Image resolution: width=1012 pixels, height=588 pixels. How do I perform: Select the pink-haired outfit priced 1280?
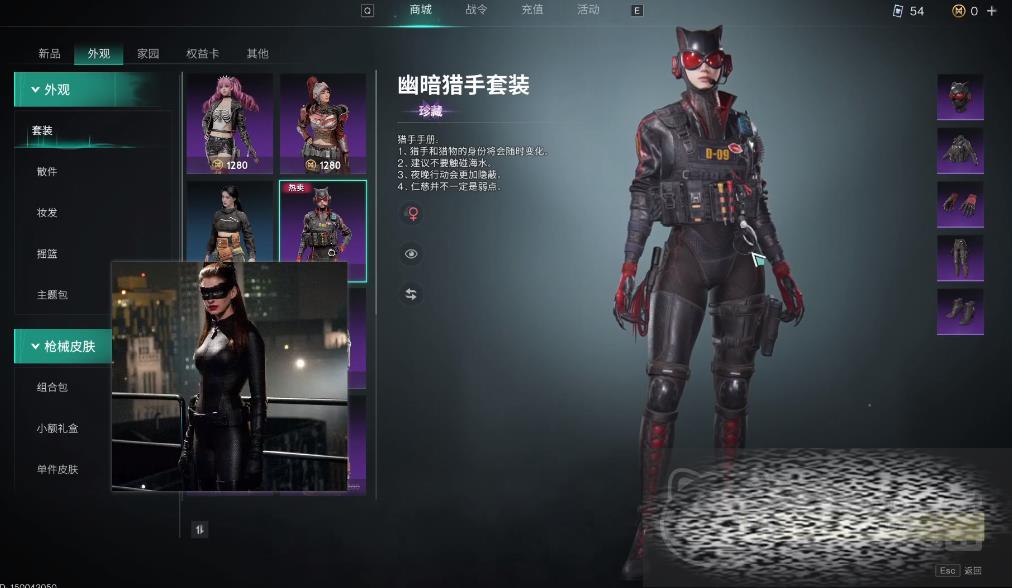pyautogui.click(x=229, y=122)
